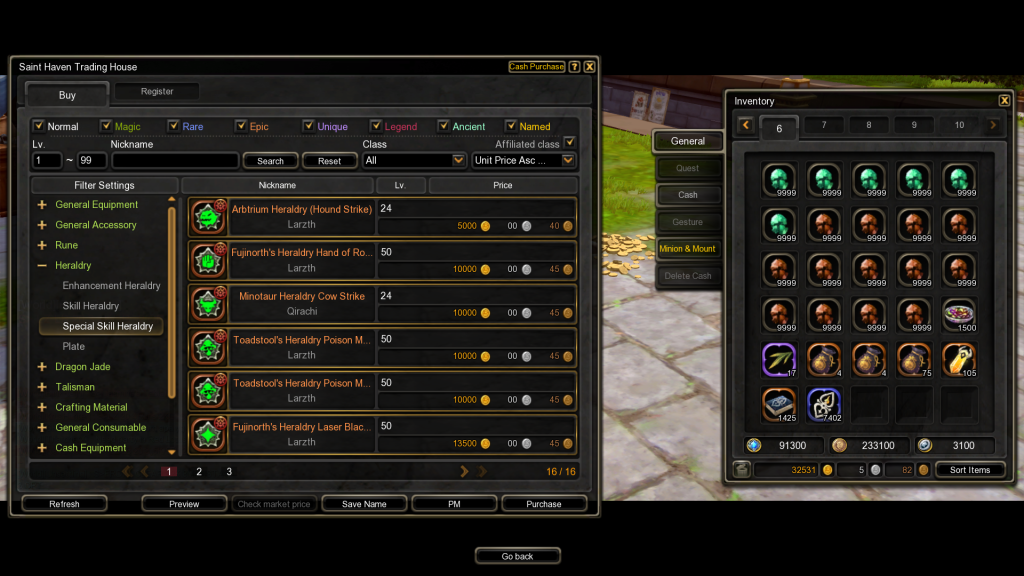This screenshot has height=576, width=1024.
Task: Refresh the trading house listings
Action: pyautogui.click(x=64, y=504)
